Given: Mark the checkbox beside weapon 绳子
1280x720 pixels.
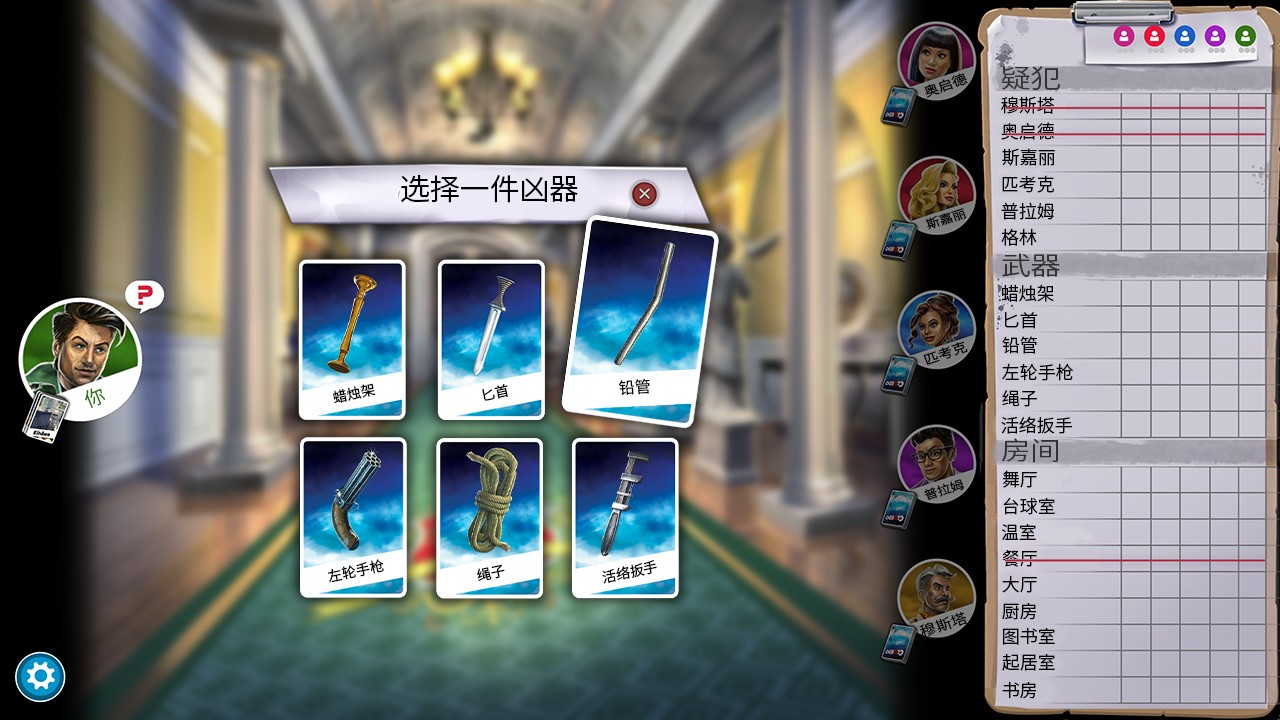Looking at the screenshot, I should pyautogui.click(x=1137, y=398).
